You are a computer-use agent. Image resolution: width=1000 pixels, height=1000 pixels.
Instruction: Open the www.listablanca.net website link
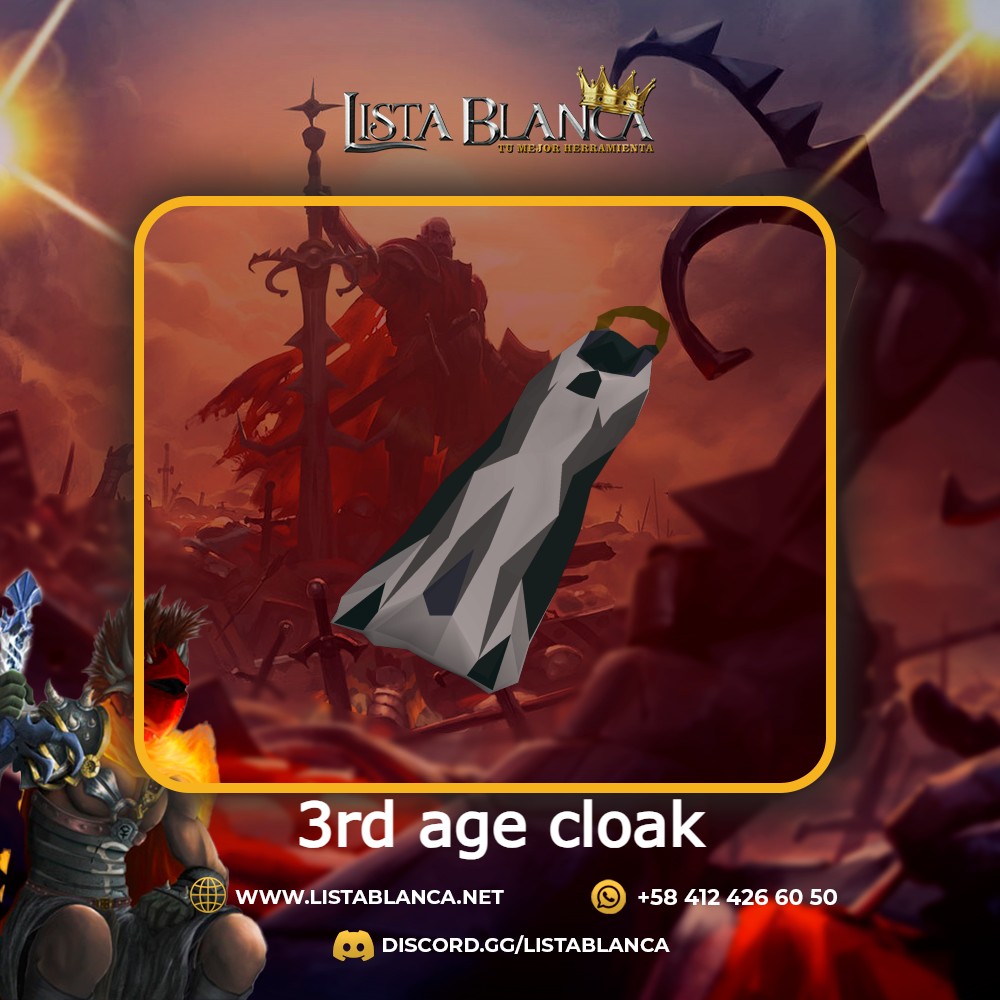[x=369, y=897]
